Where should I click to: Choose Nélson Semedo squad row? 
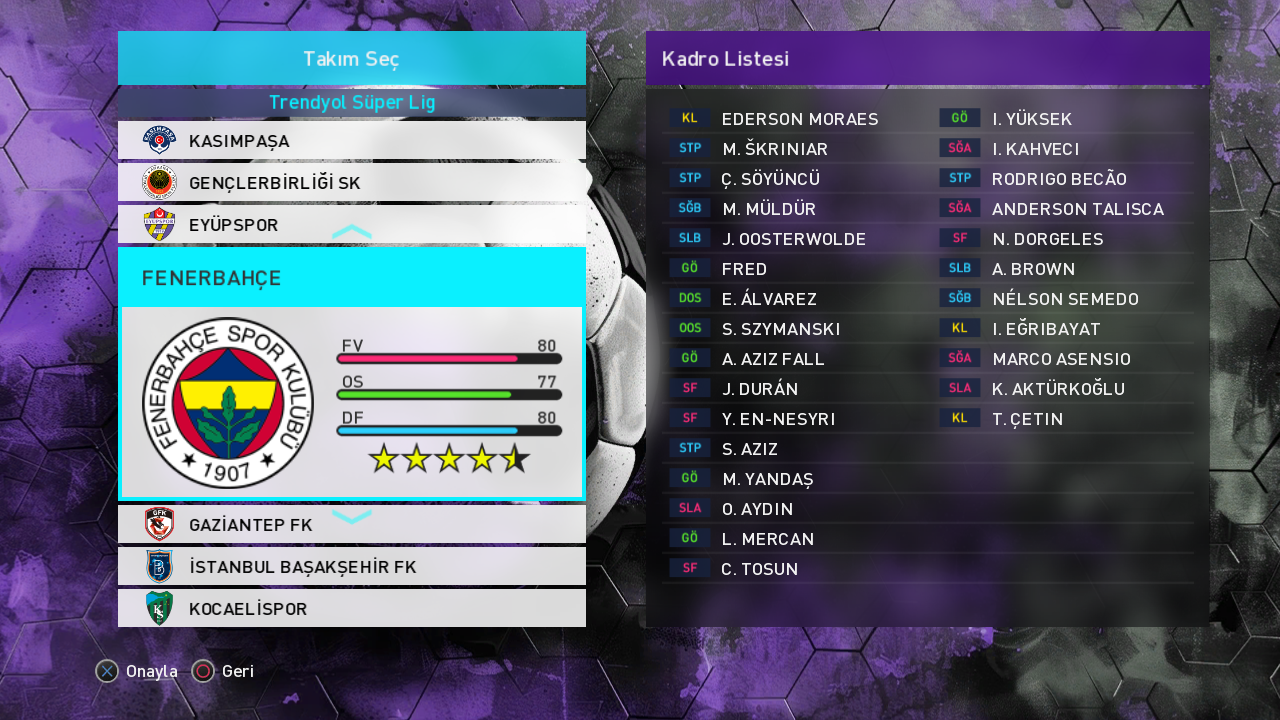click(1065, 299)
